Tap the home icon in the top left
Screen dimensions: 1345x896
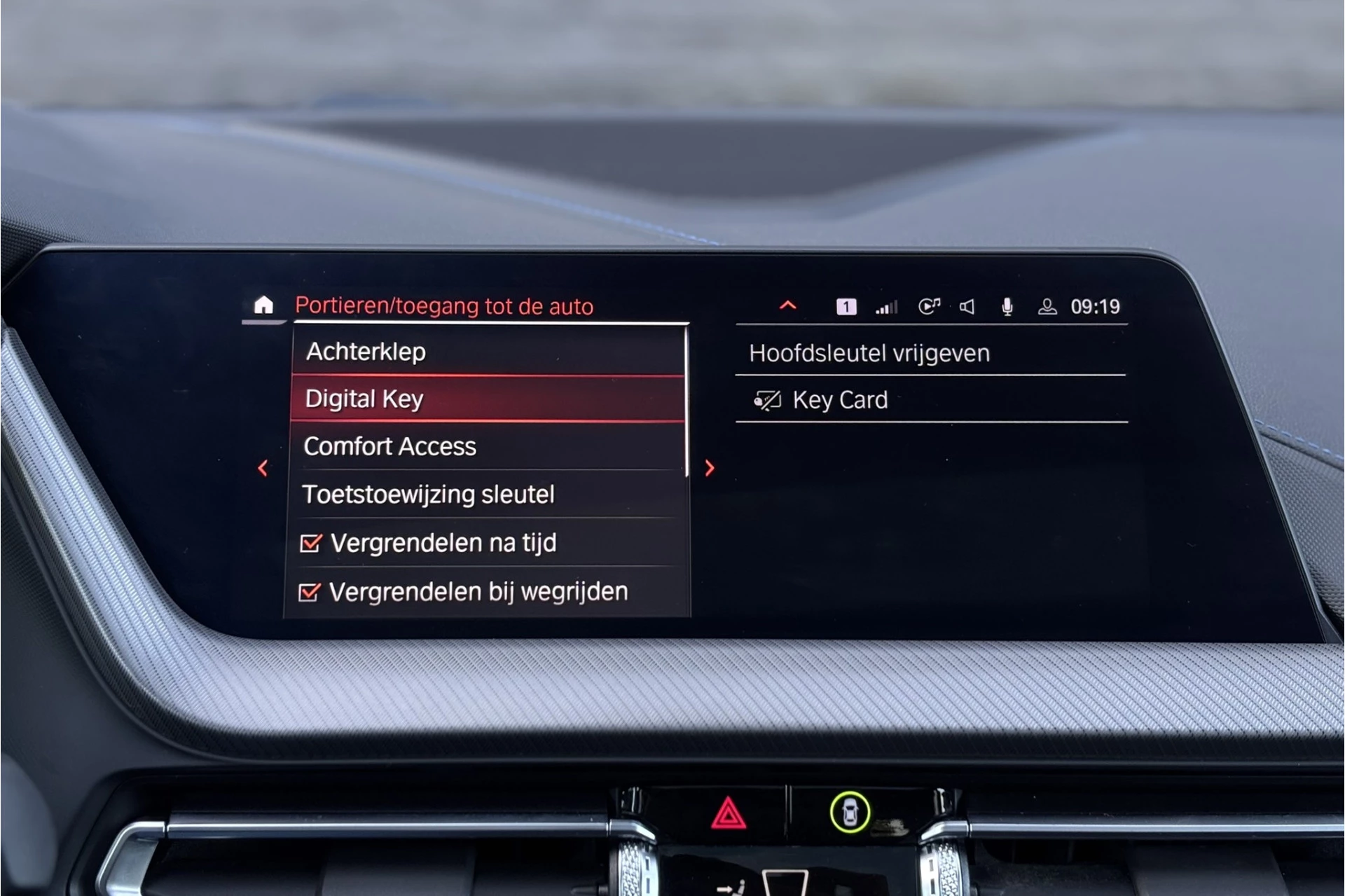(x=265, y=304)
